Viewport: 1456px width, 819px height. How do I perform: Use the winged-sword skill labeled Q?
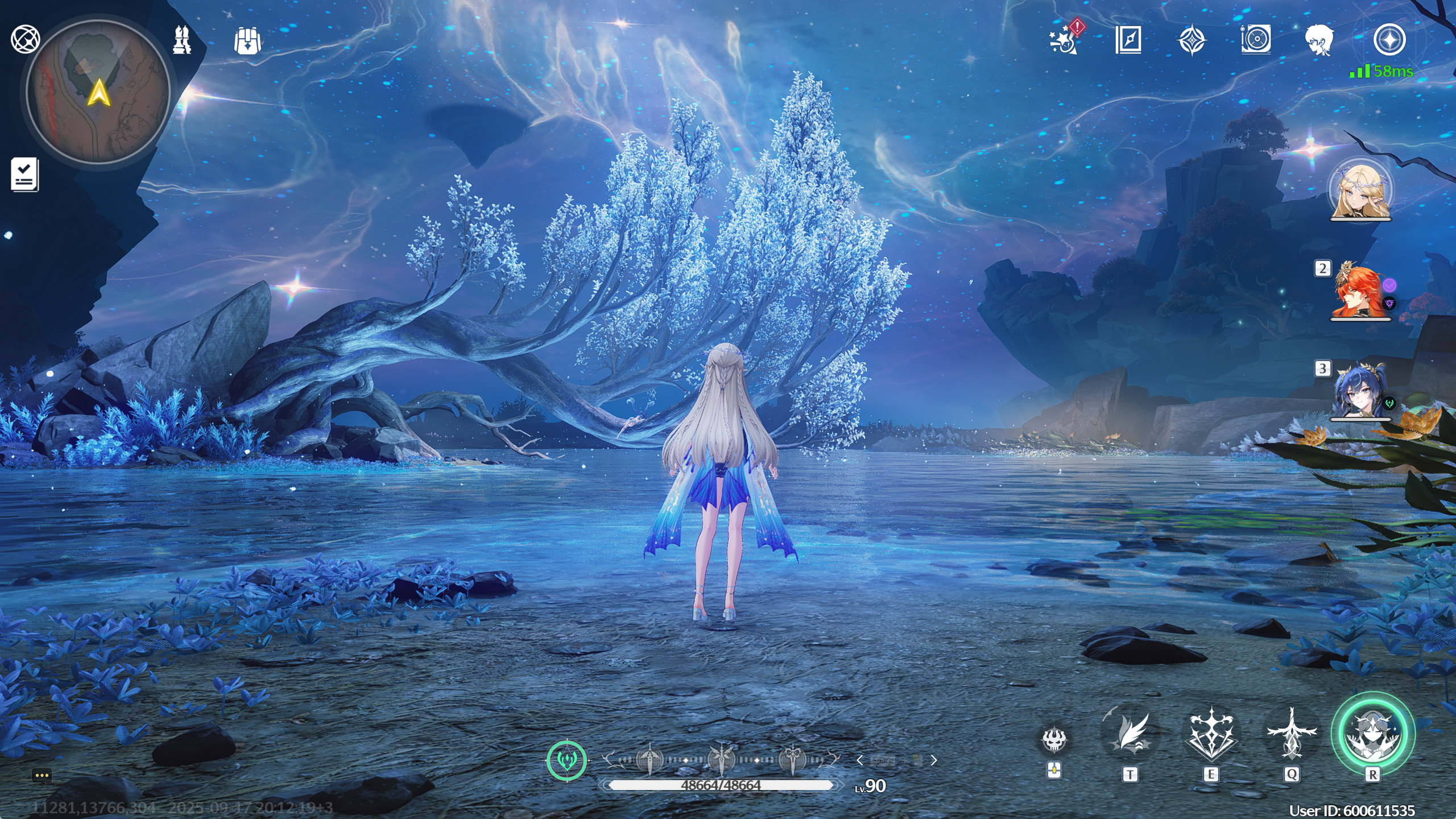coord(1292,734)
